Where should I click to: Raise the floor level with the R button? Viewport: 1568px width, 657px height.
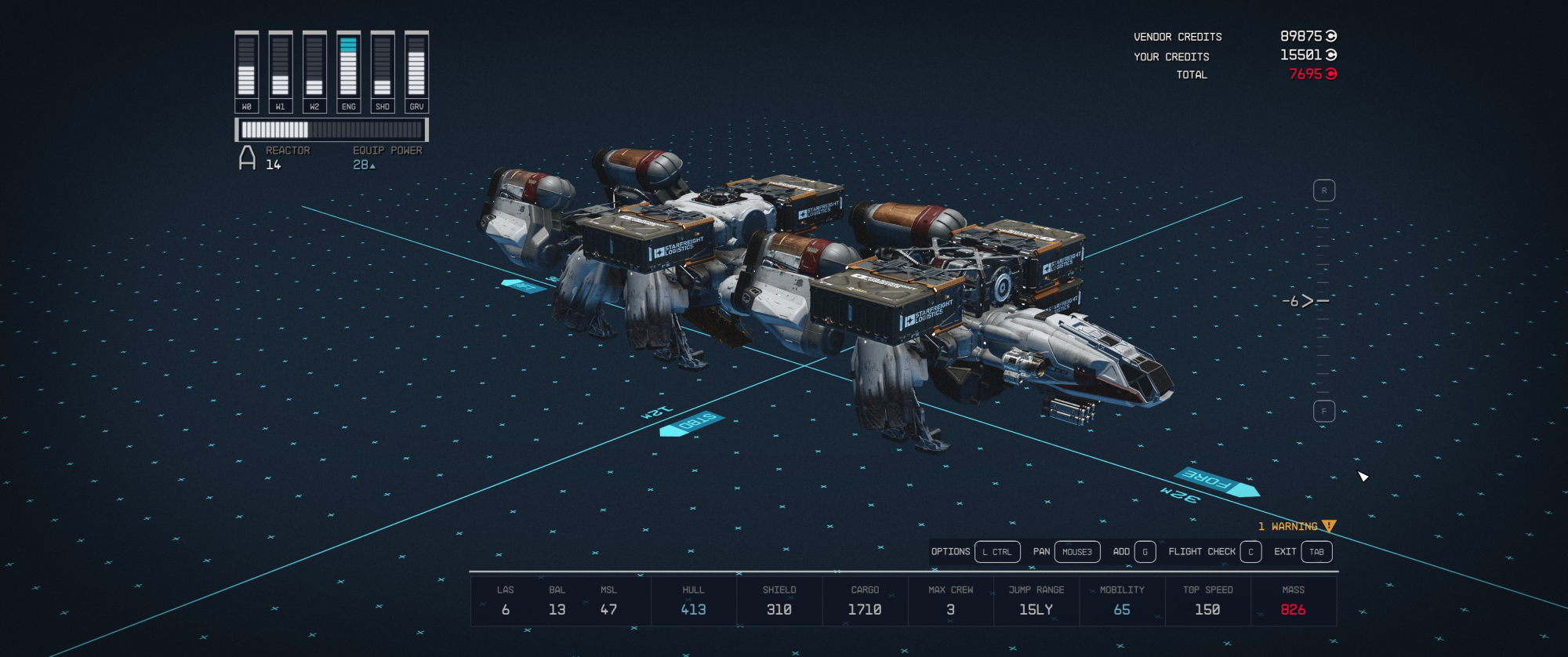(x=1323, y=191)
